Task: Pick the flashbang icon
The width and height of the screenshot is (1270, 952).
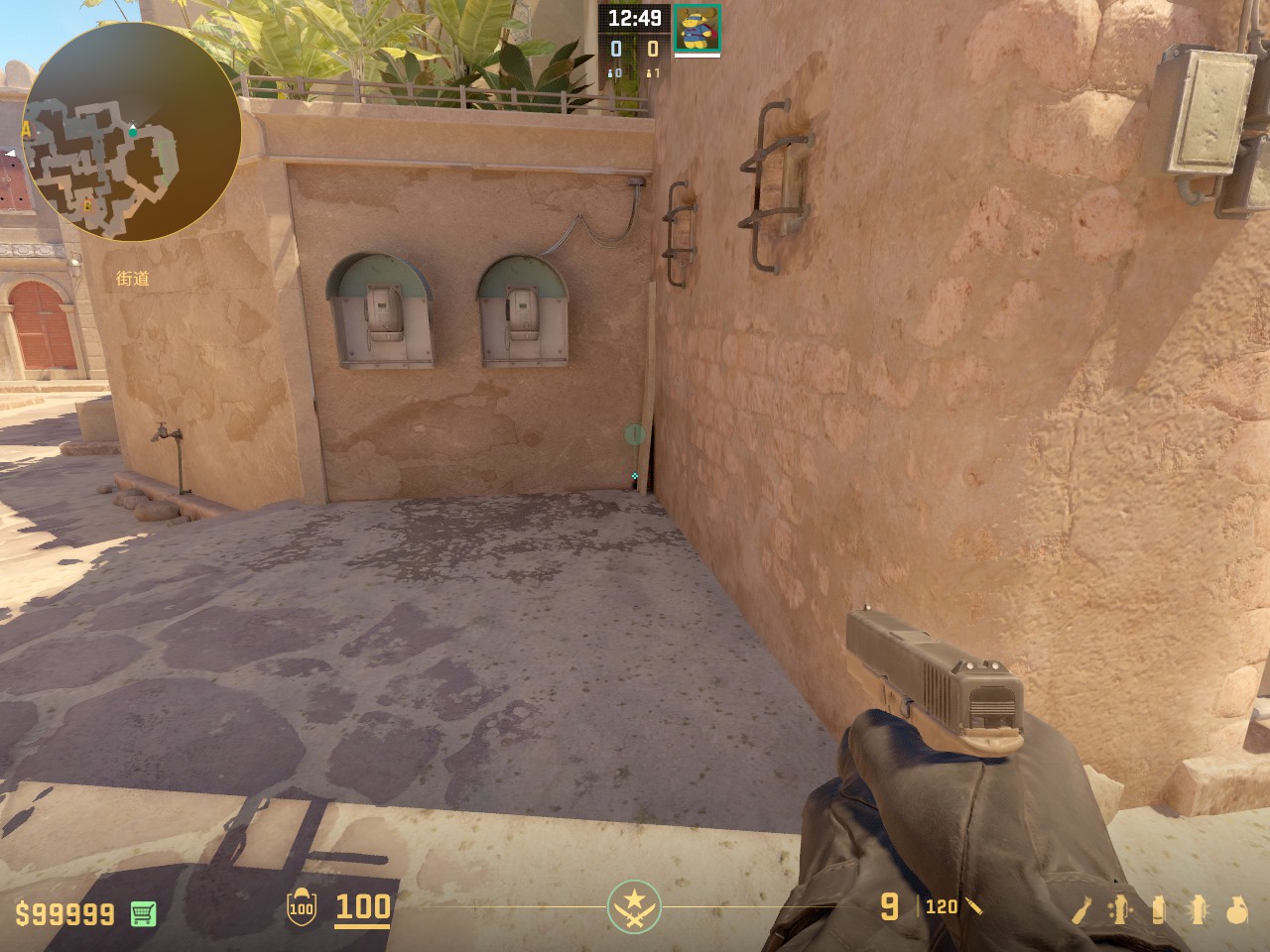Action: (1197, 908)
